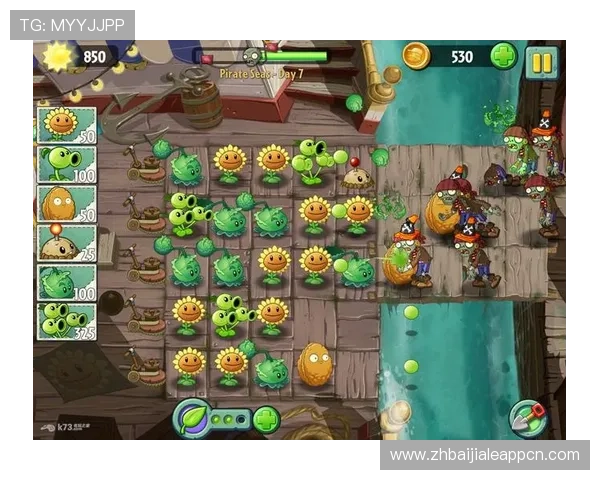Pause the game
This screenshot has height=480, width=600.
(x=540, y=61)
